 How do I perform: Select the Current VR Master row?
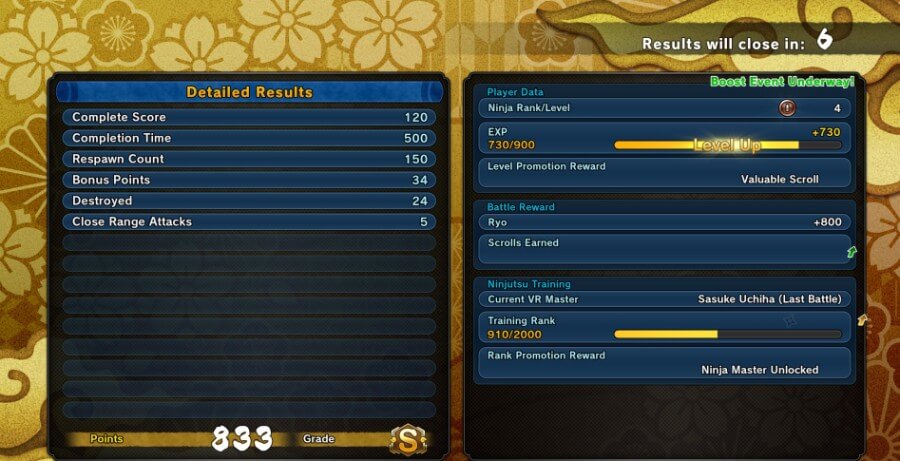coord(664,299)
